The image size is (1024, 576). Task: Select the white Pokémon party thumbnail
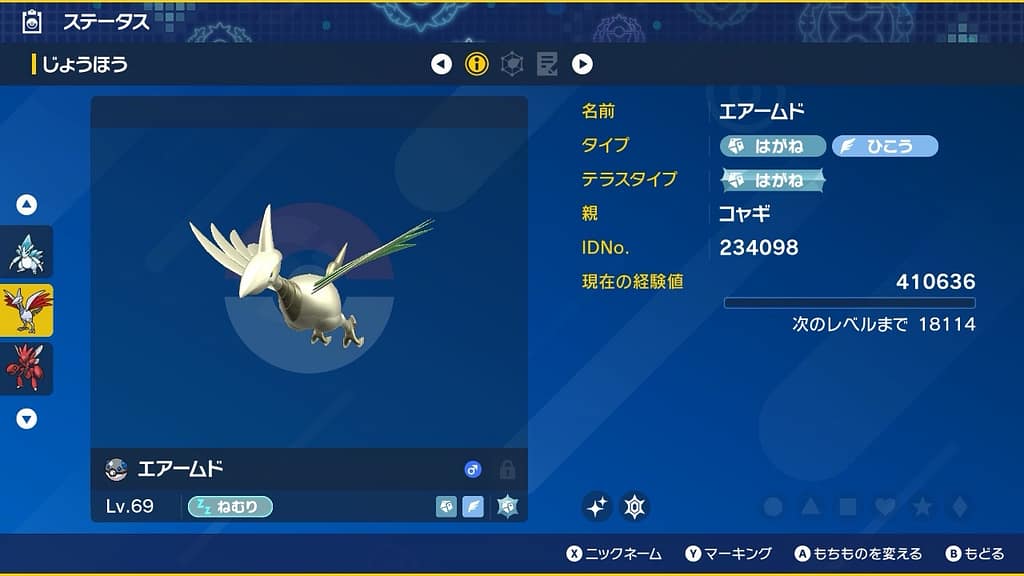pos(26,252)
